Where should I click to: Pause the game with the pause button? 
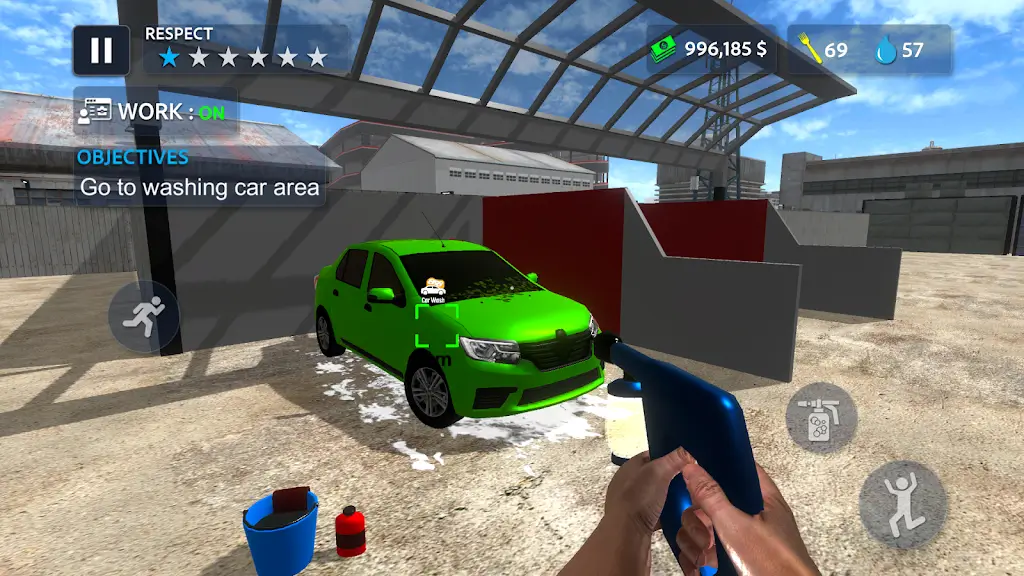pos(101,51)
